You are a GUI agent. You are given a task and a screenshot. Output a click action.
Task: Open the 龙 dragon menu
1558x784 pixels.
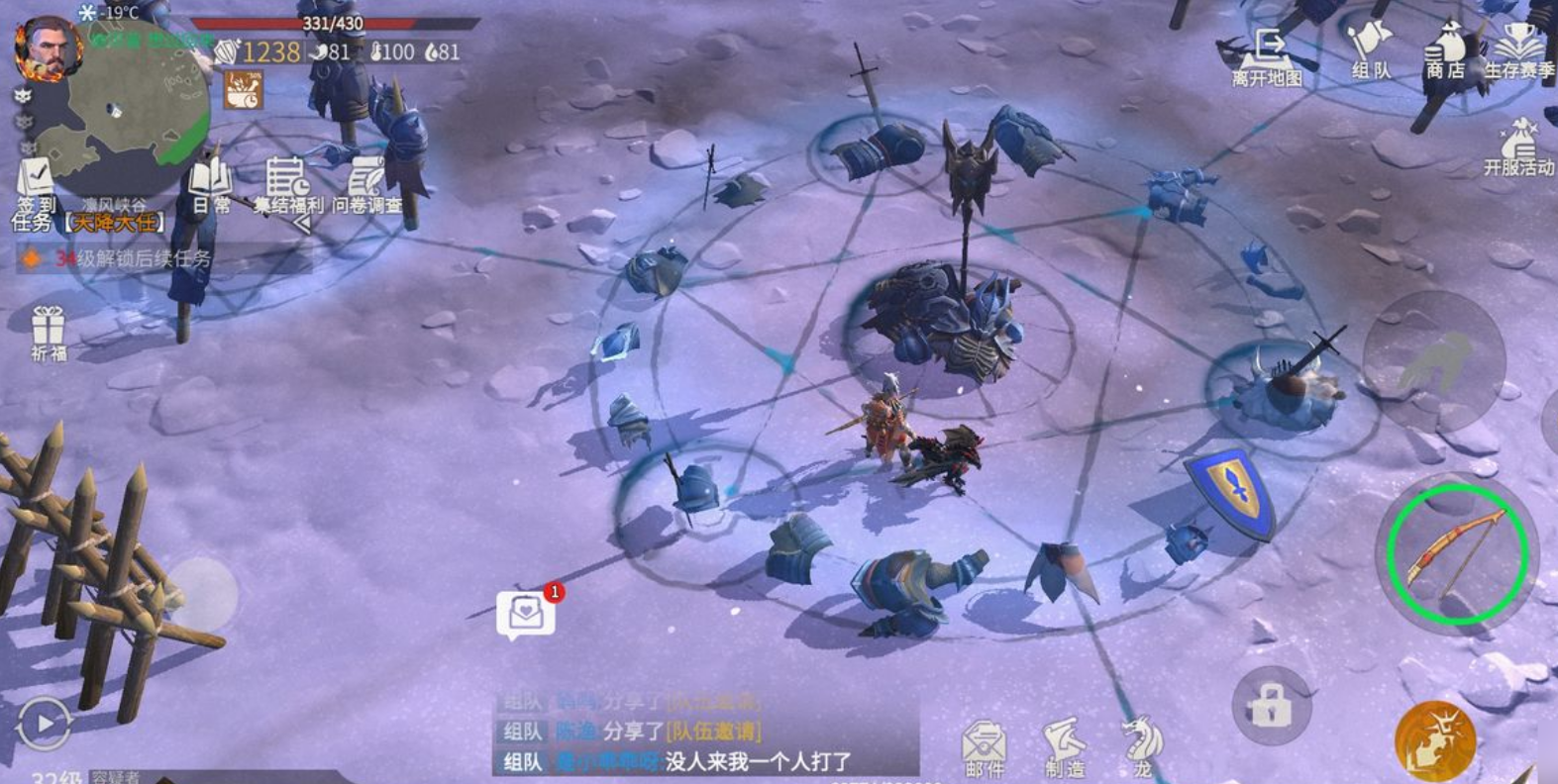(1142, 746)
